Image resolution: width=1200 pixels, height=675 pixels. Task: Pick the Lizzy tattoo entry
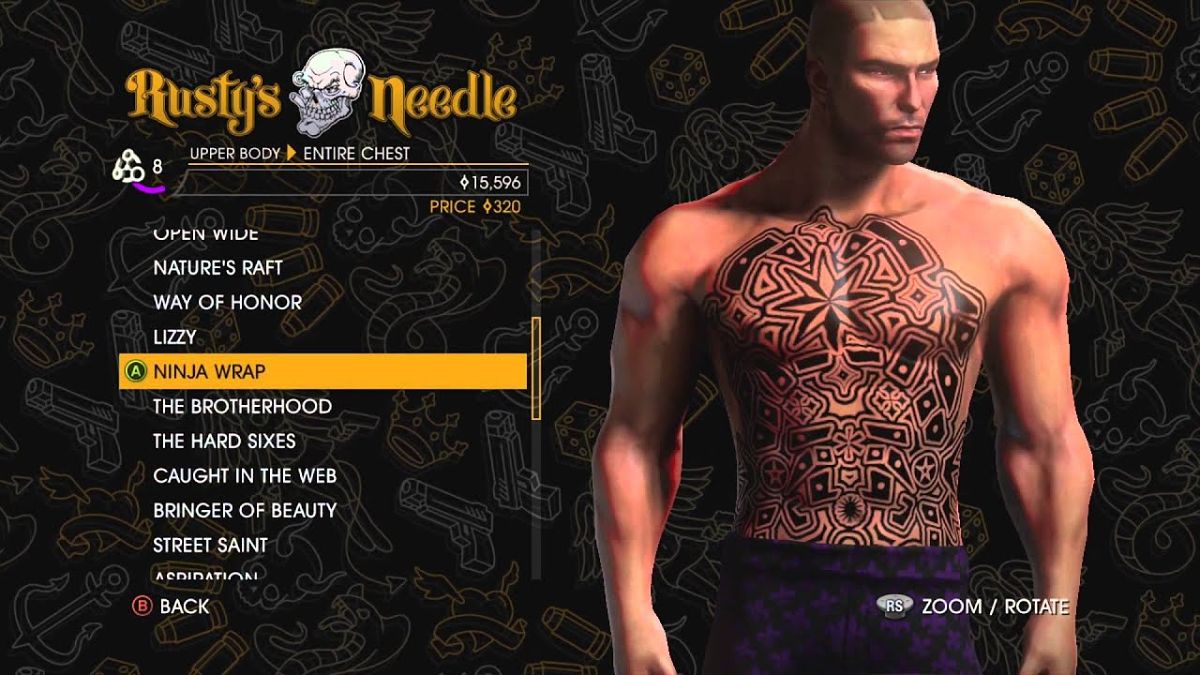coord(175,337)
